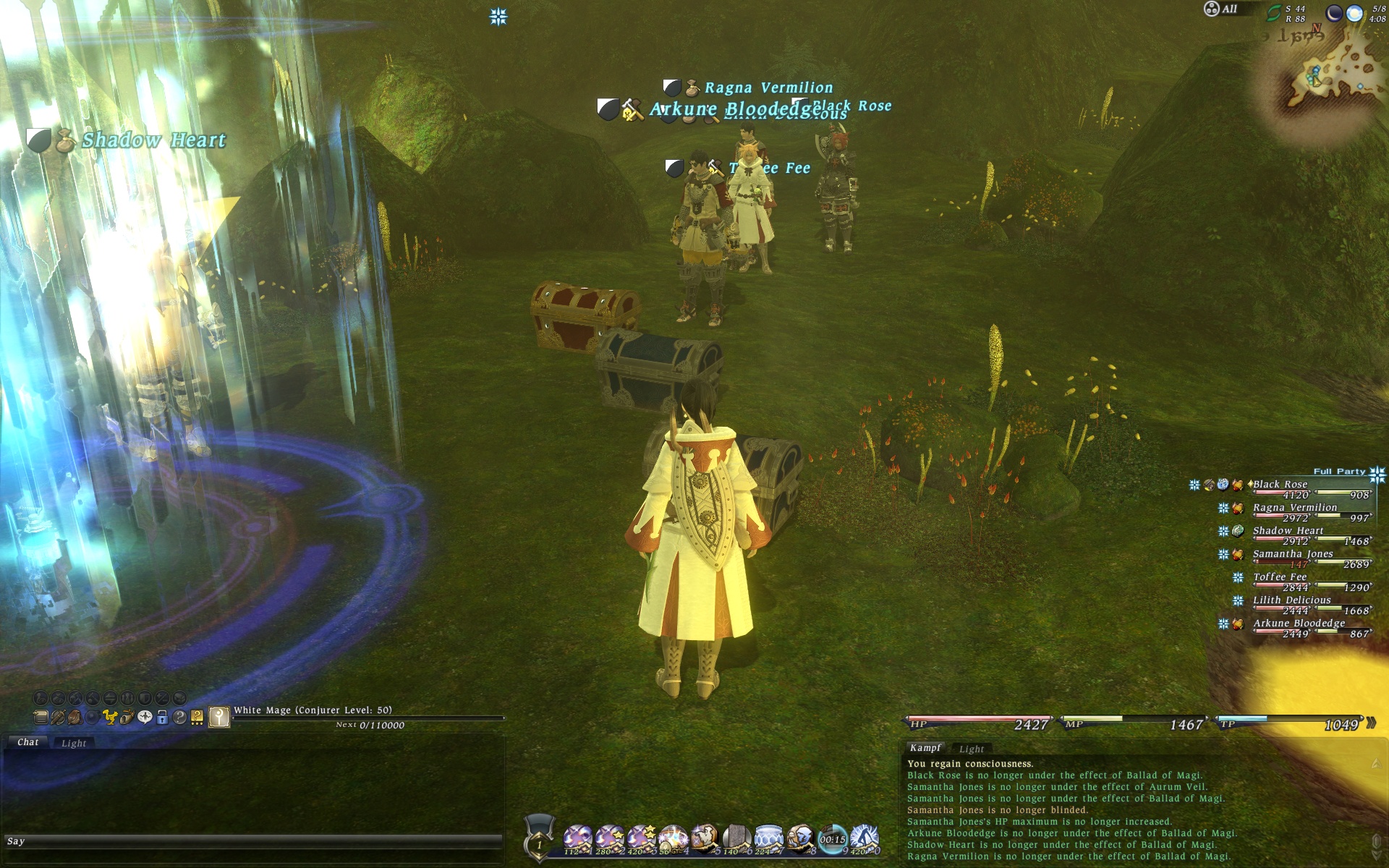The image size is (1389, 868).
Task: Select the Kampf battle log tab
Action: [925, 748]
